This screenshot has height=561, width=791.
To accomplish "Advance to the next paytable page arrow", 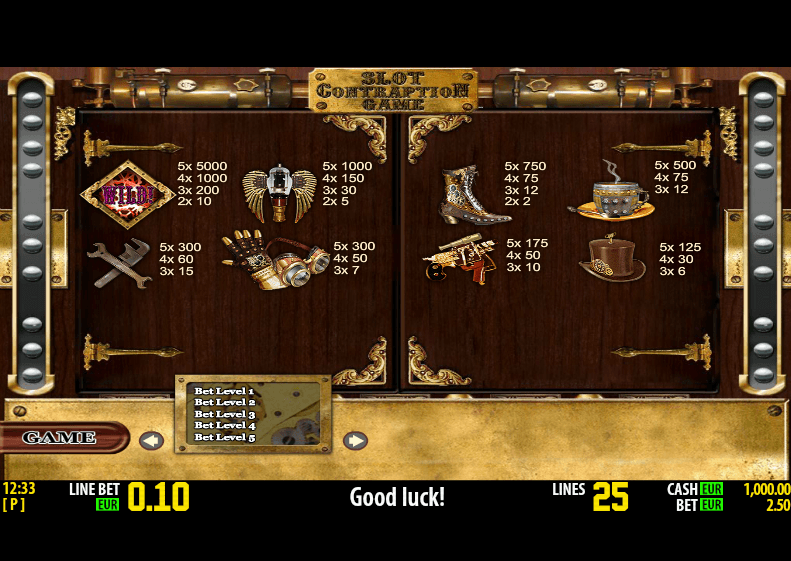I will pos(355,440).
